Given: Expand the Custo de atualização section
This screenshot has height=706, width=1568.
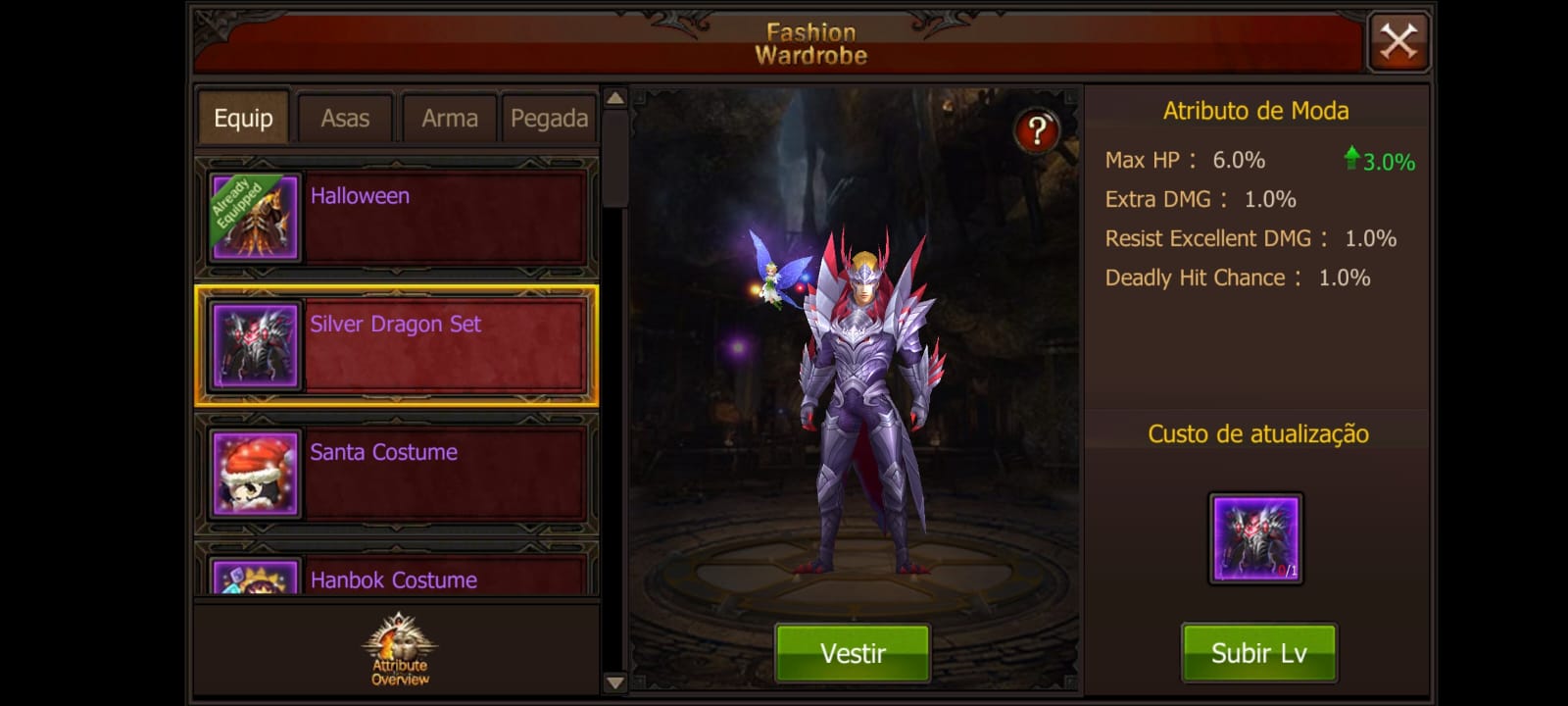Looking at the screenshot, I should 1257,434.
